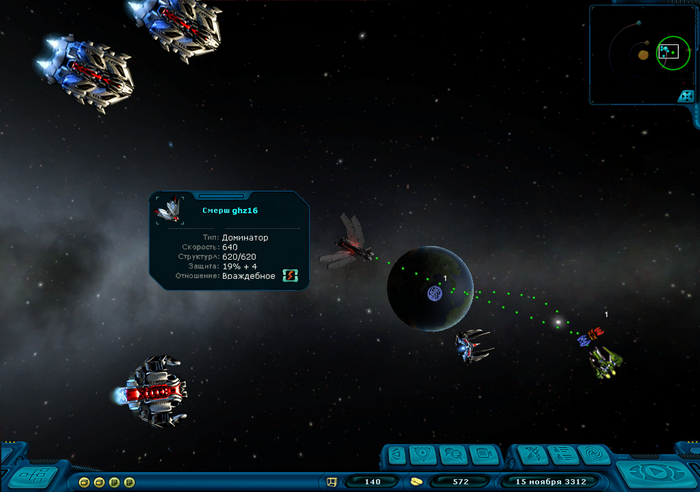Click the small map icon on status bar
The width and height of the screenshot is (700, 492).
click(332, 482)
